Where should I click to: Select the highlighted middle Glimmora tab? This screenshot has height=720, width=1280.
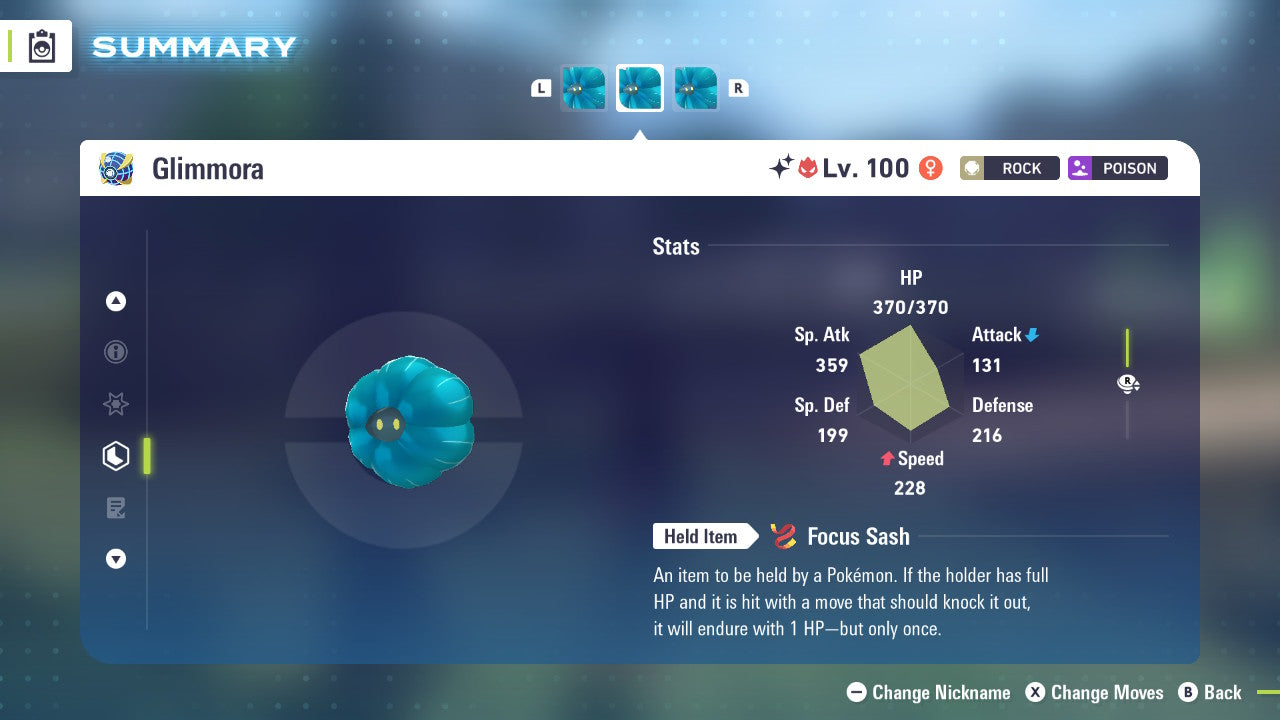click(x=639, y=88)
